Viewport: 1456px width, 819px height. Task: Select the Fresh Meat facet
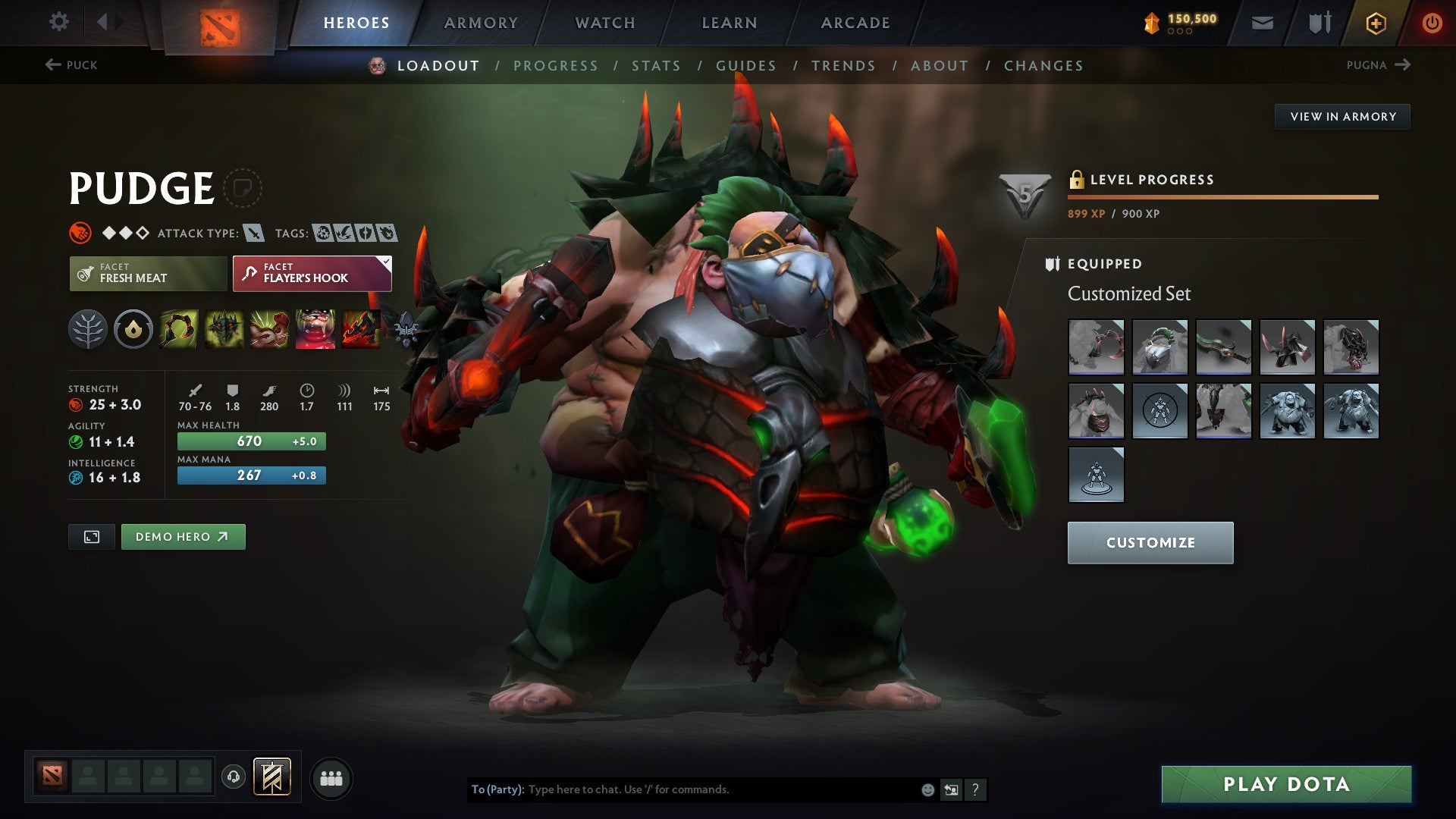[x=147, y=272]
